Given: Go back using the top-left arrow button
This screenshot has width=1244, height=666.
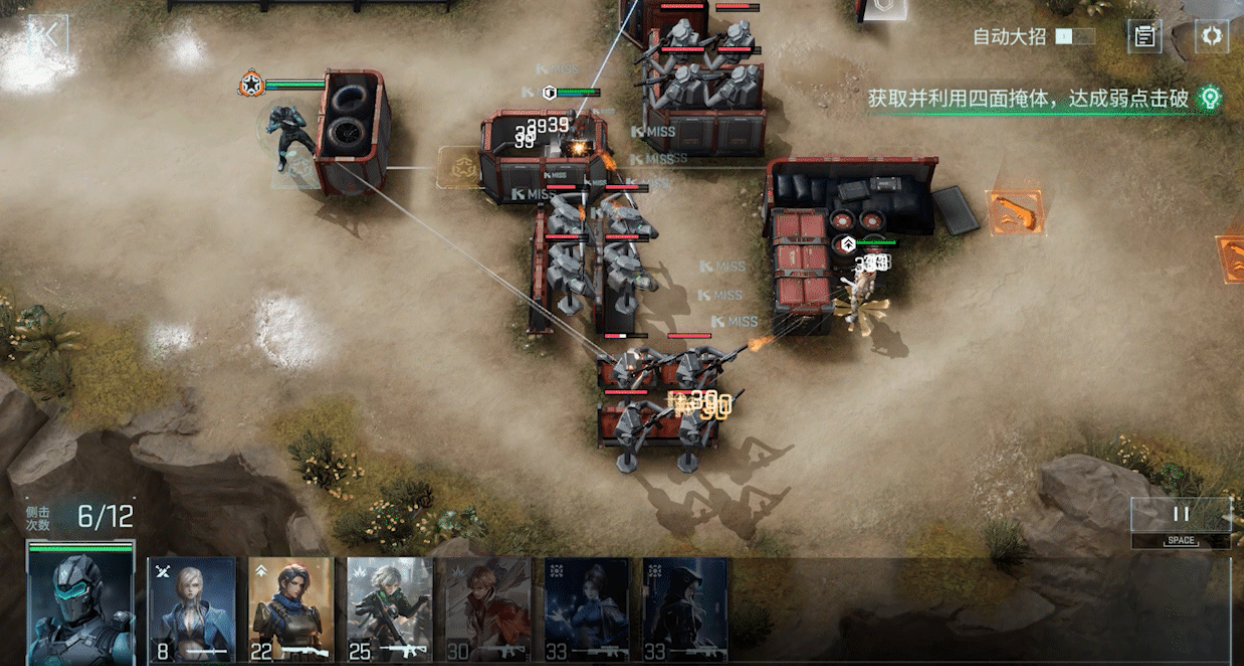Looking at the screenshot, I should (45, 36).
